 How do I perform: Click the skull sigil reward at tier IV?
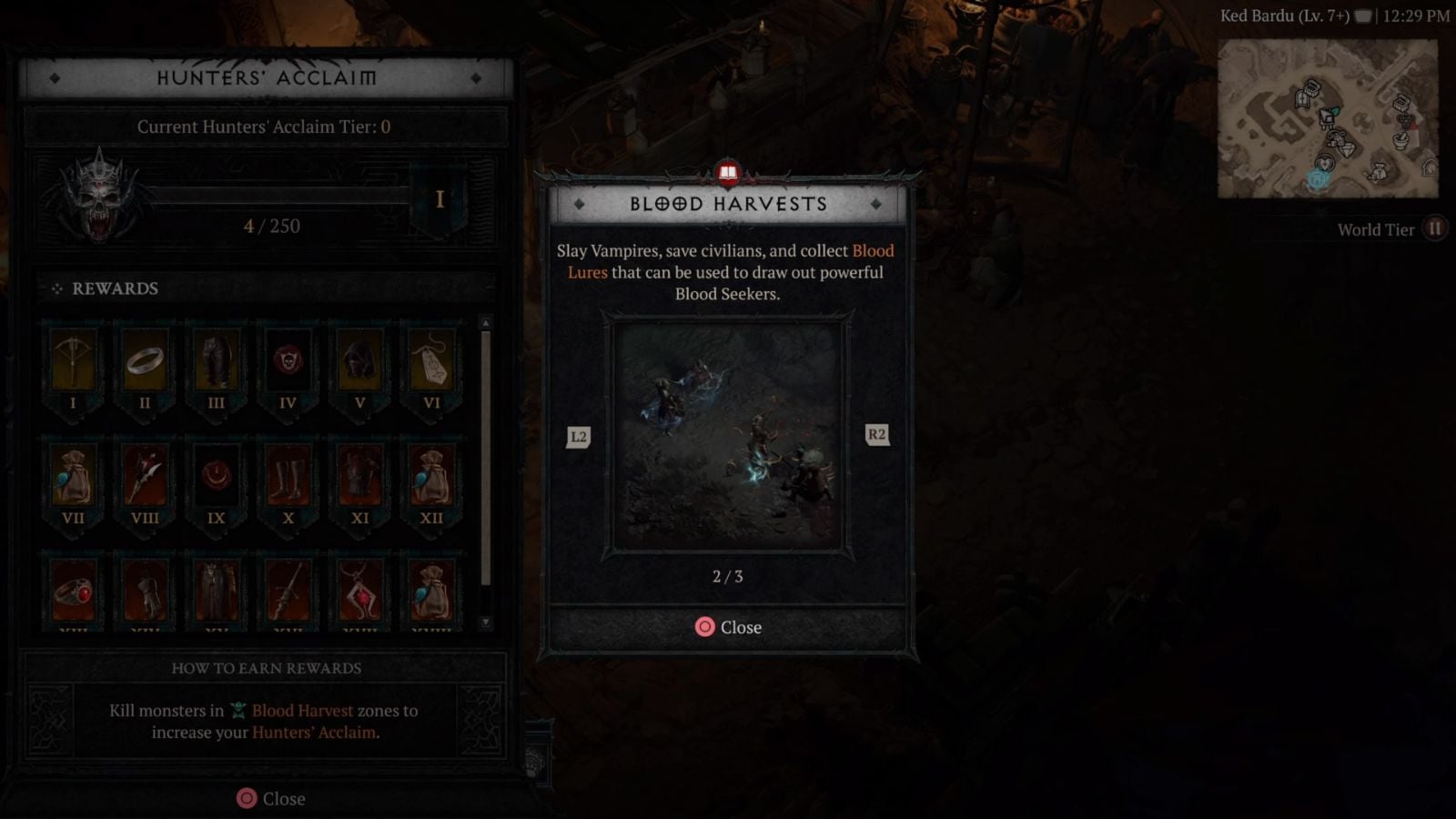click(x=288, y=362)
